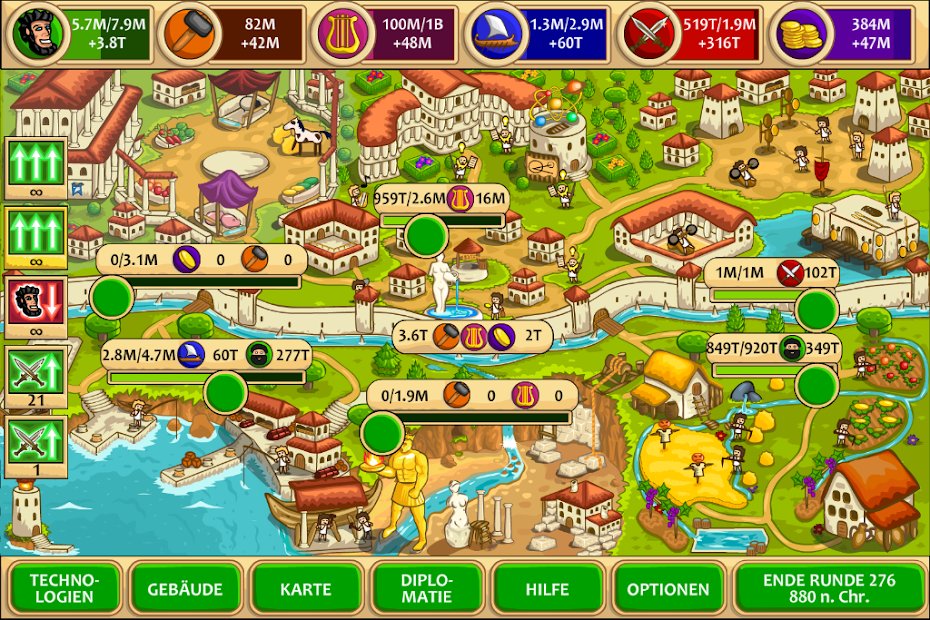Open the Optionen menu
Screen dimensions: 930x620
pyautogui.click(x=669, y=589)
